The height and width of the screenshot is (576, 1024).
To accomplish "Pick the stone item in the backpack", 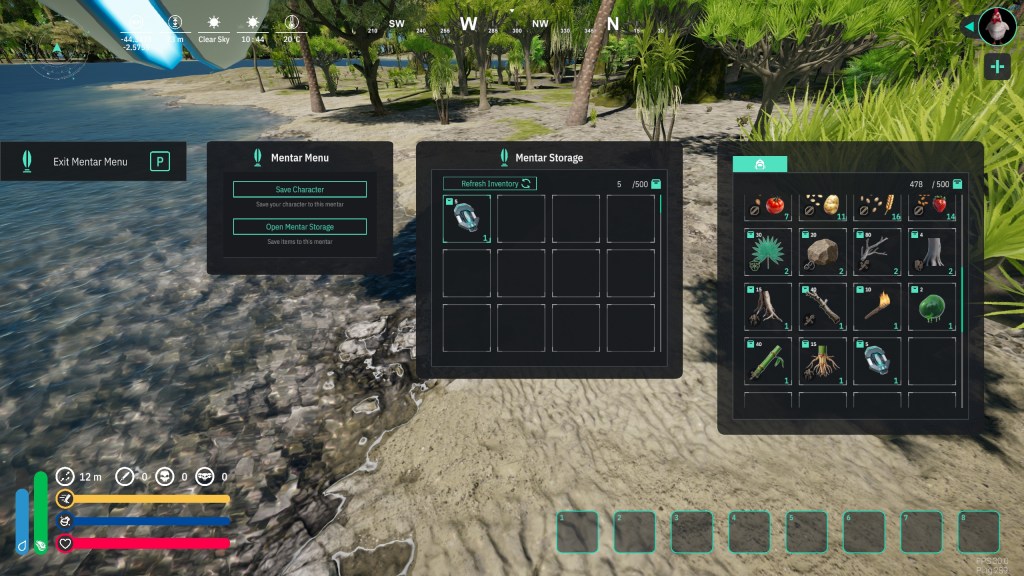I will pyautogui.click(x=822, y=252).
